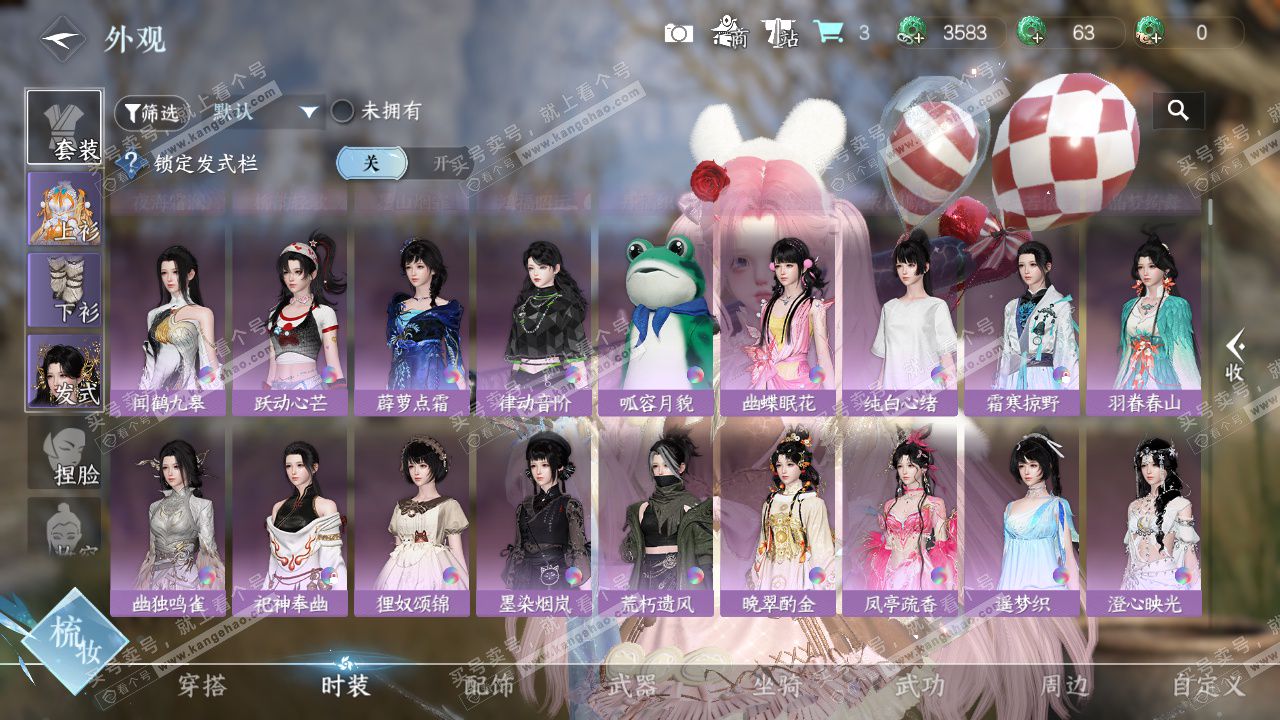
Task: Pick the 闻鹤九皋 outfit thumbnail
Action: click(169, 322)
